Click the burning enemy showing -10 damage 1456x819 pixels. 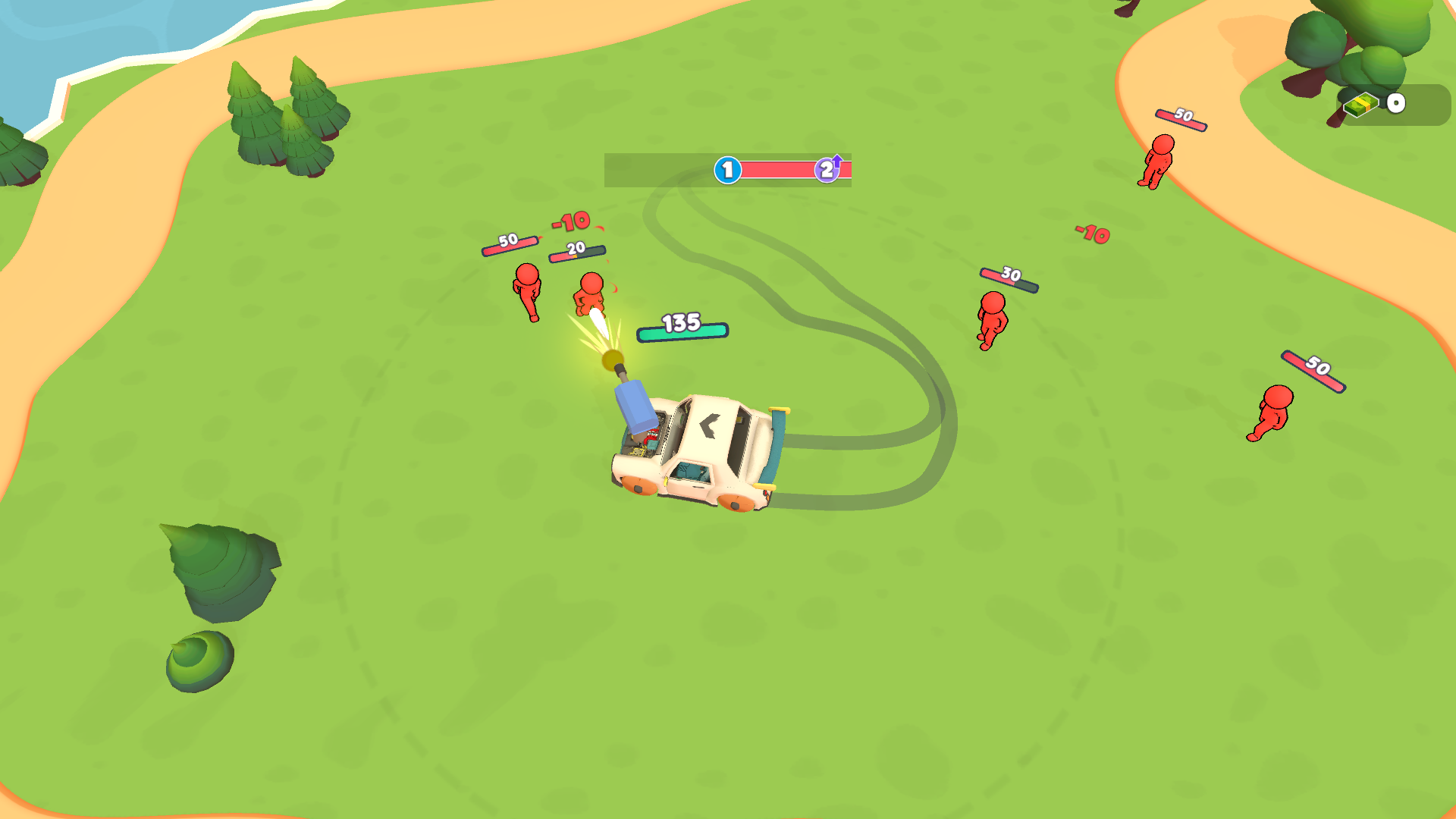(x=588, y=296)
